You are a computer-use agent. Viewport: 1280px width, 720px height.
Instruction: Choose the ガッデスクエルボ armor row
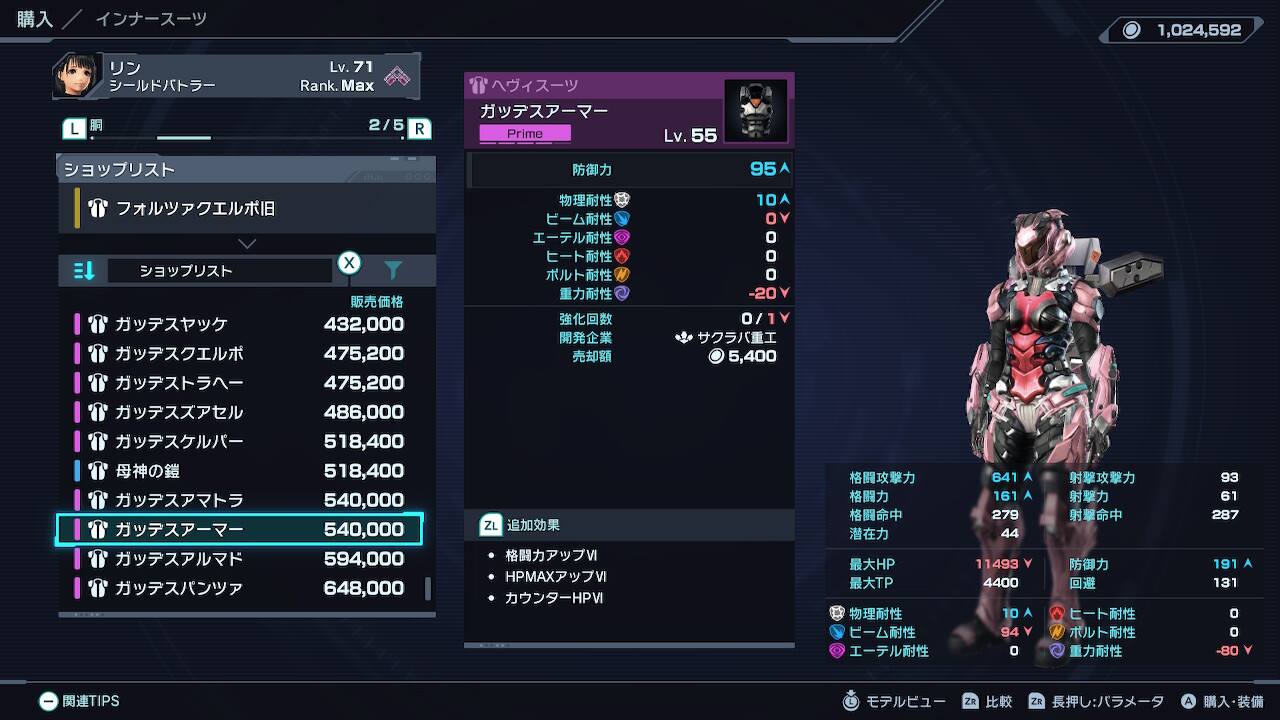(240, 353)
